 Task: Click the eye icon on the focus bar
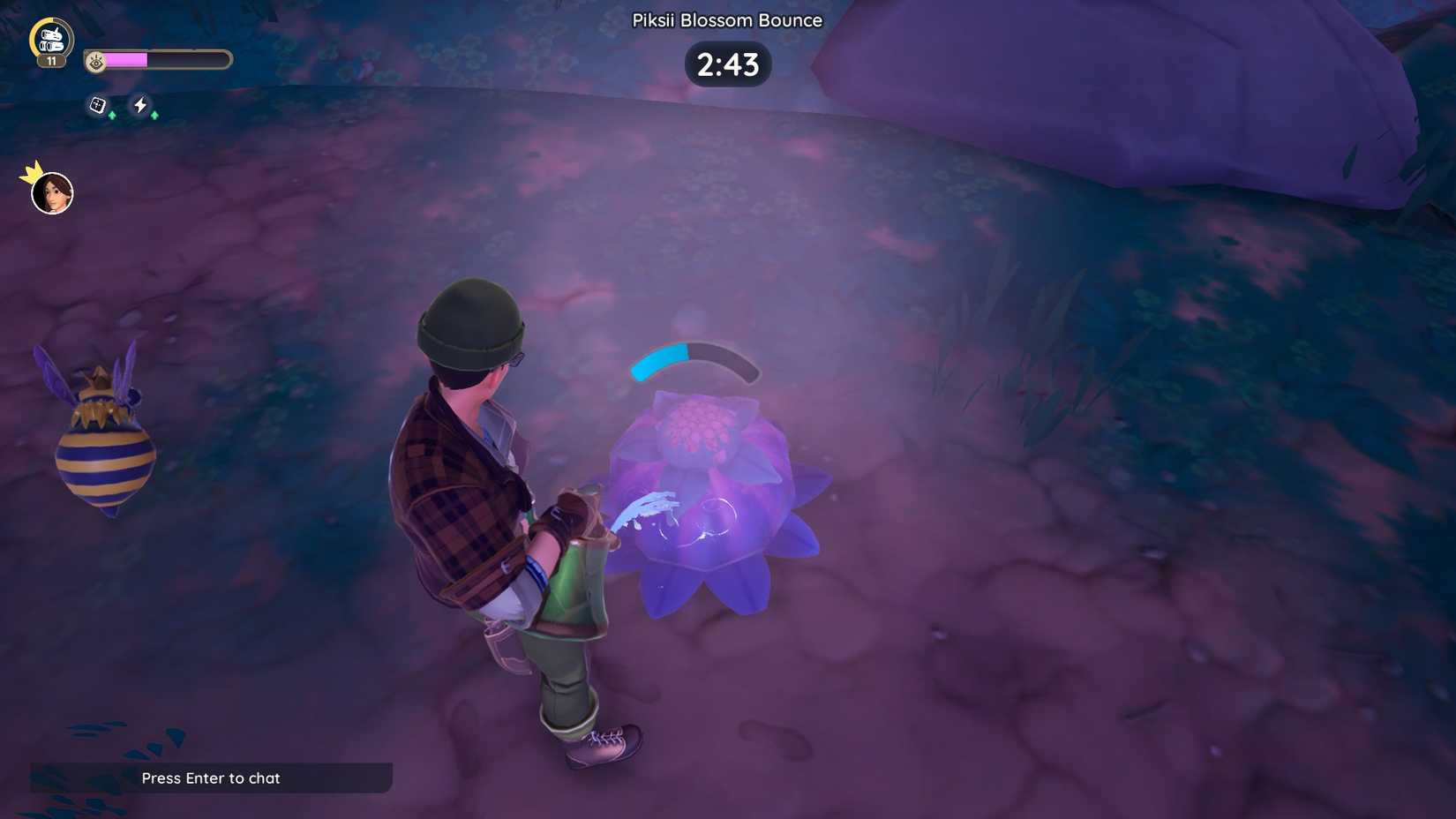pyautogui.click(x=94, y=59)
